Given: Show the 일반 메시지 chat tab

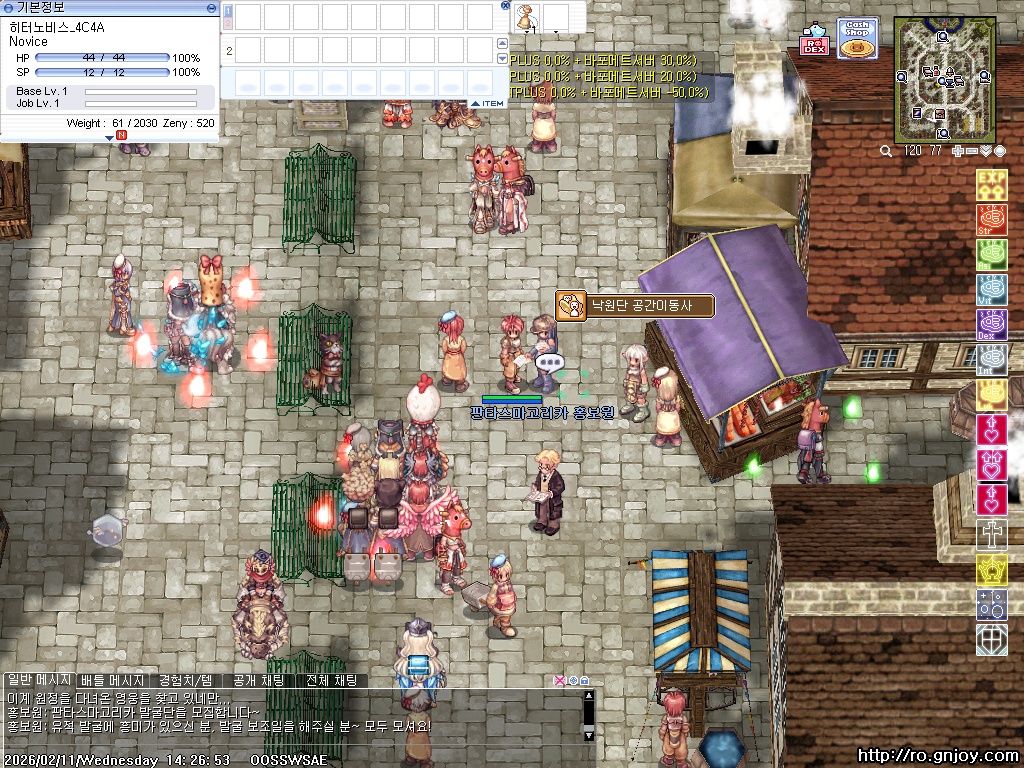Looking at the screenshot, I should pos(40,680).
